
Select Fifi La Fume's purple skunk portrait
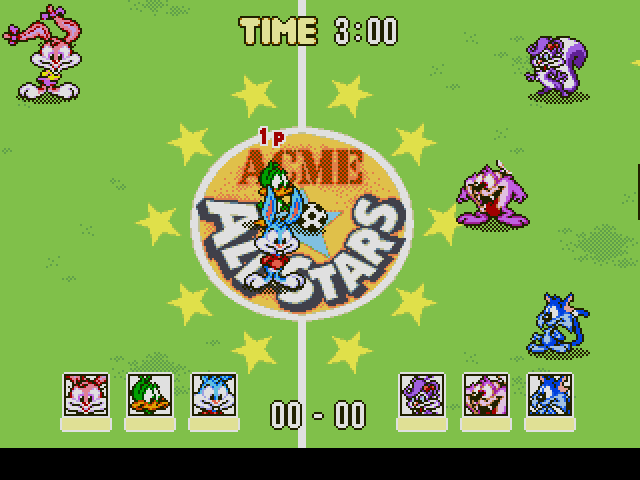422,394
